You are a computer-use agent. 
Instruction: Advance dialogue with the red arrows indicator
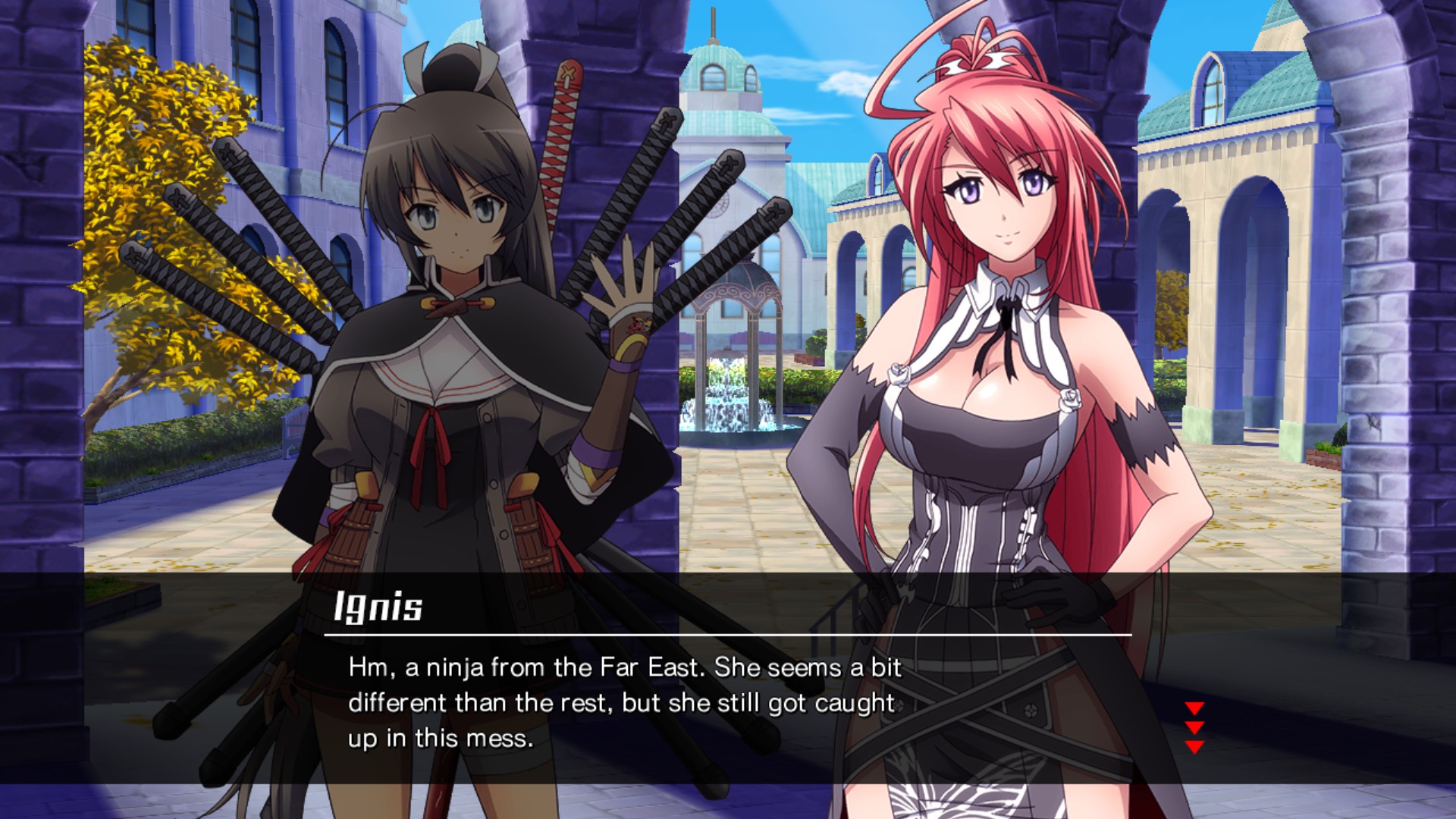(x=1194, y=727)
